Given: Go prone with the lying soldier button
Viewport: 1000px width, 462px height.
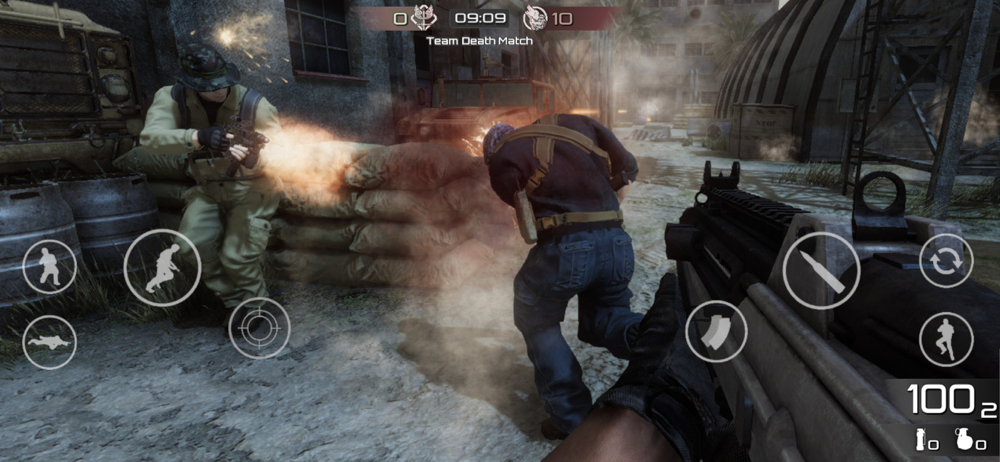Looking at the screenshot, I should pyautogui.click(x=49, y=342).
